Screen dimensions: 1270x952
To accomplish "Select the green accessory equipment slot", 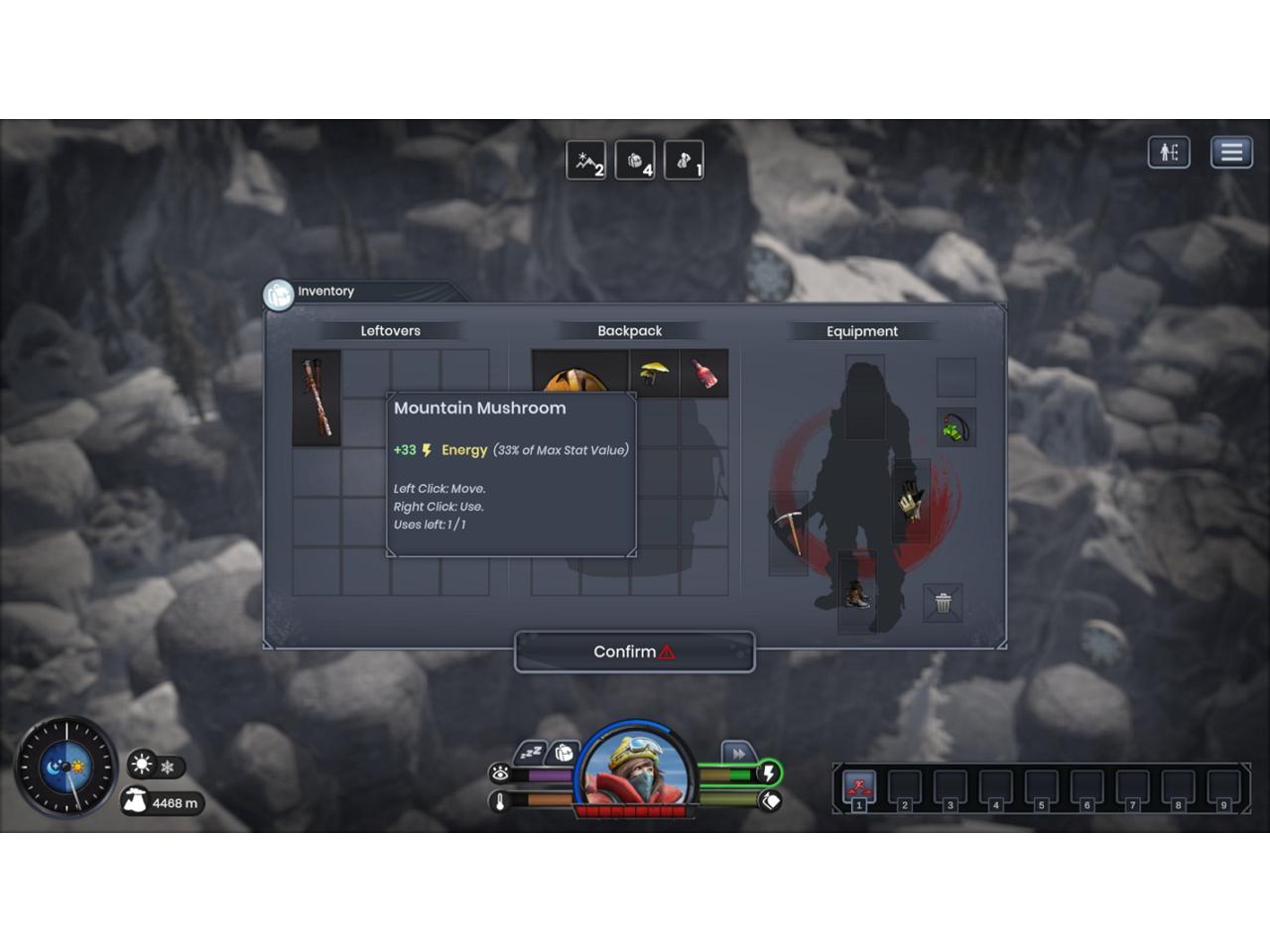I will 955,428.
